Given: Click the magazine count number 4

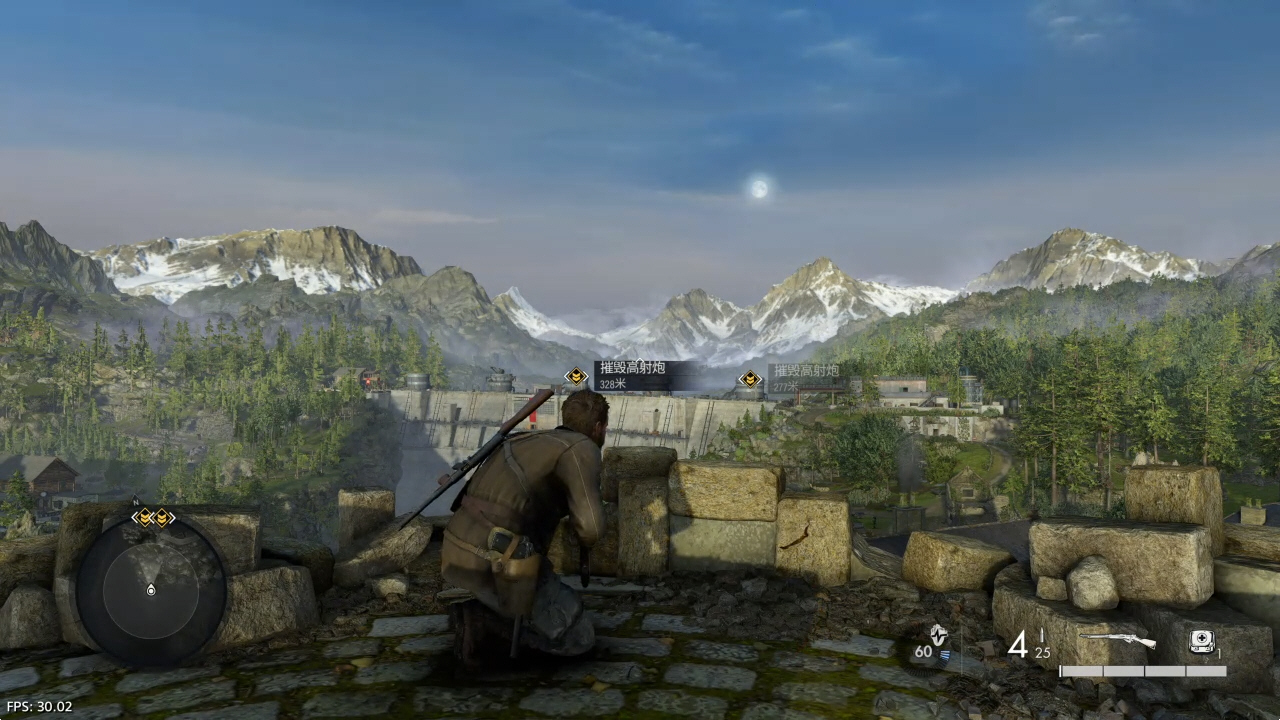Looking at the screenshot, I should [1020, 643].
